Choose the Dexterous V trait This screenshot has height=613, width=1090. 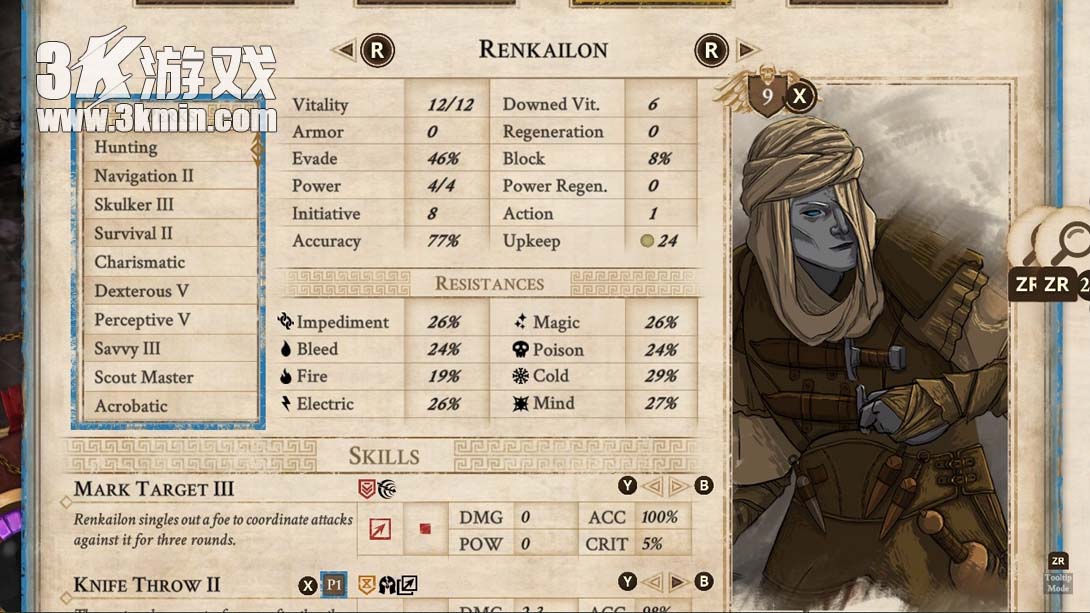coord(165,292)
